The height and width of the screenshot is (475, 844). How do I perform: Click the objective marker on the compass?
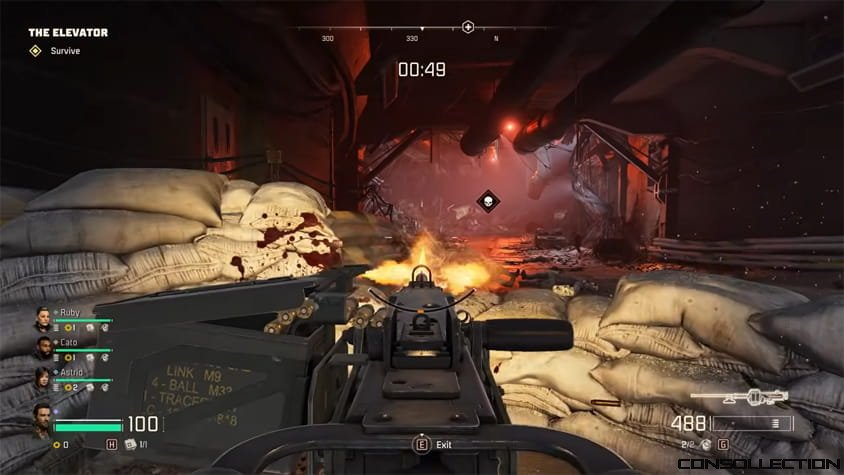[x=467, y=27]
